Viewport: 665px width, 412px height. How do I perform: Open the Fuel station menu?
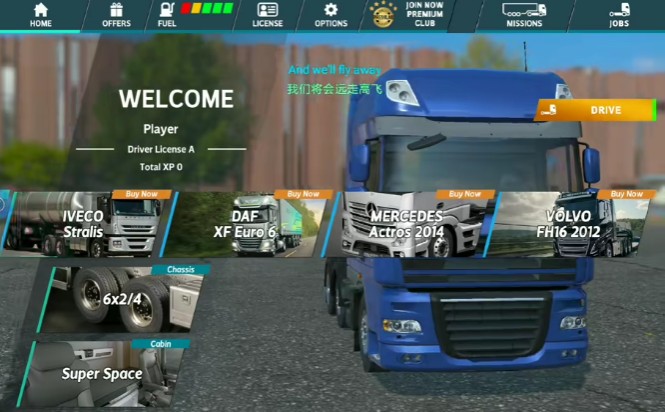194,15
